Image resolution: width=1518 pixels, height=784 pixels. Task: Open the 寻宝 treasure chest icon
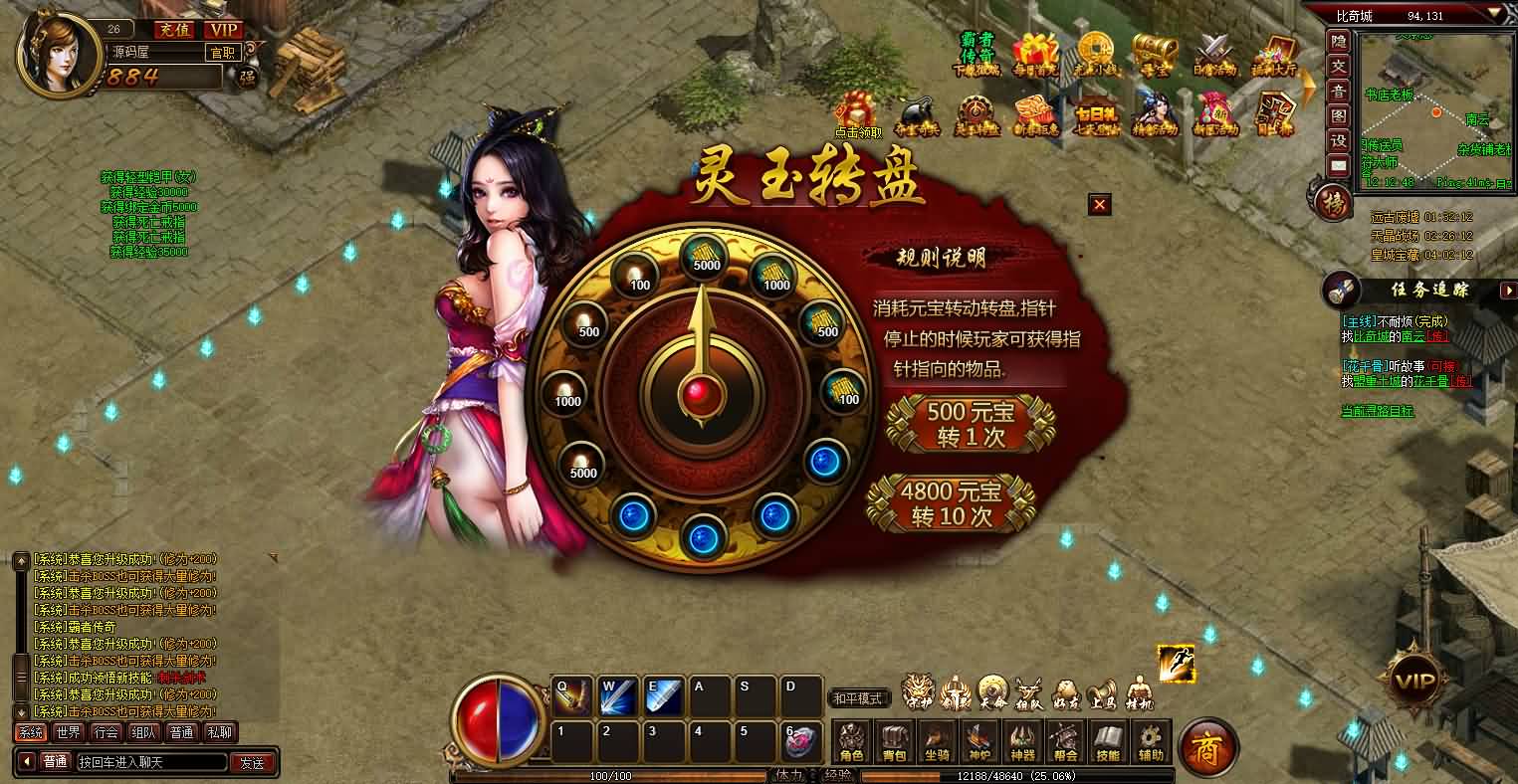[x=1154, y=53]
